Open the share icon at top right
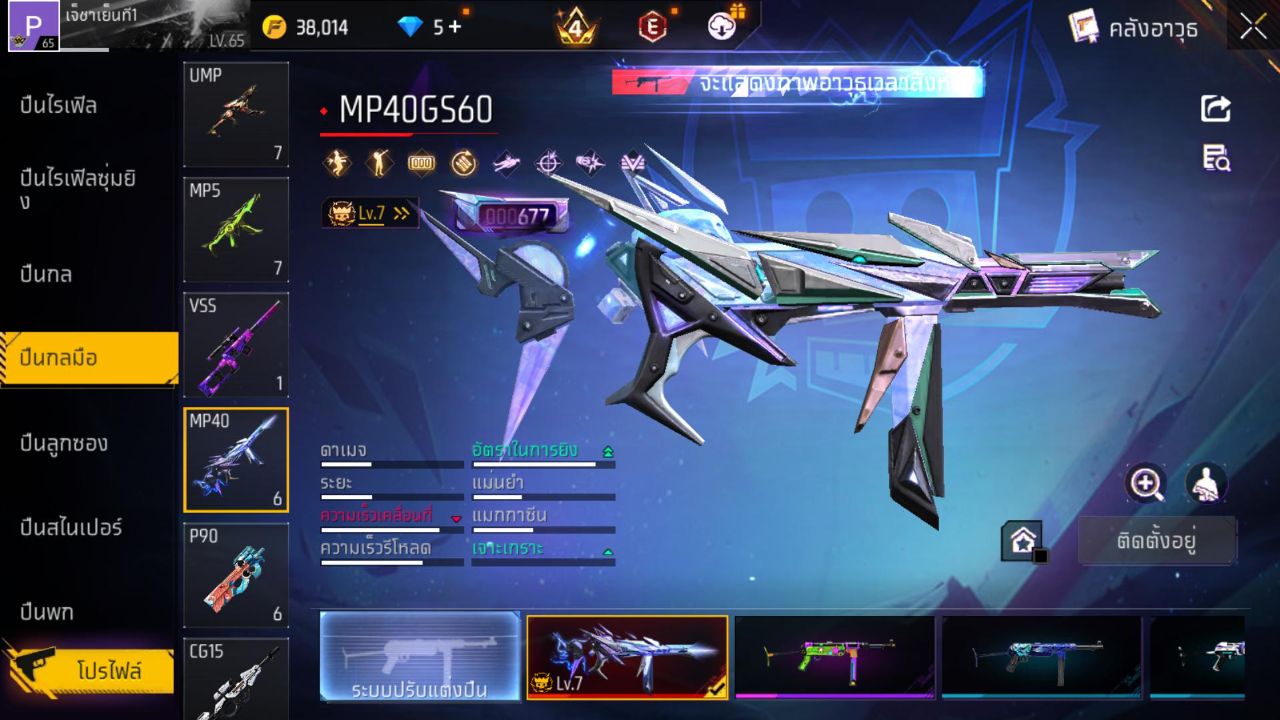The width and height of the screenshot is (1280, 720). [1215, 110]
